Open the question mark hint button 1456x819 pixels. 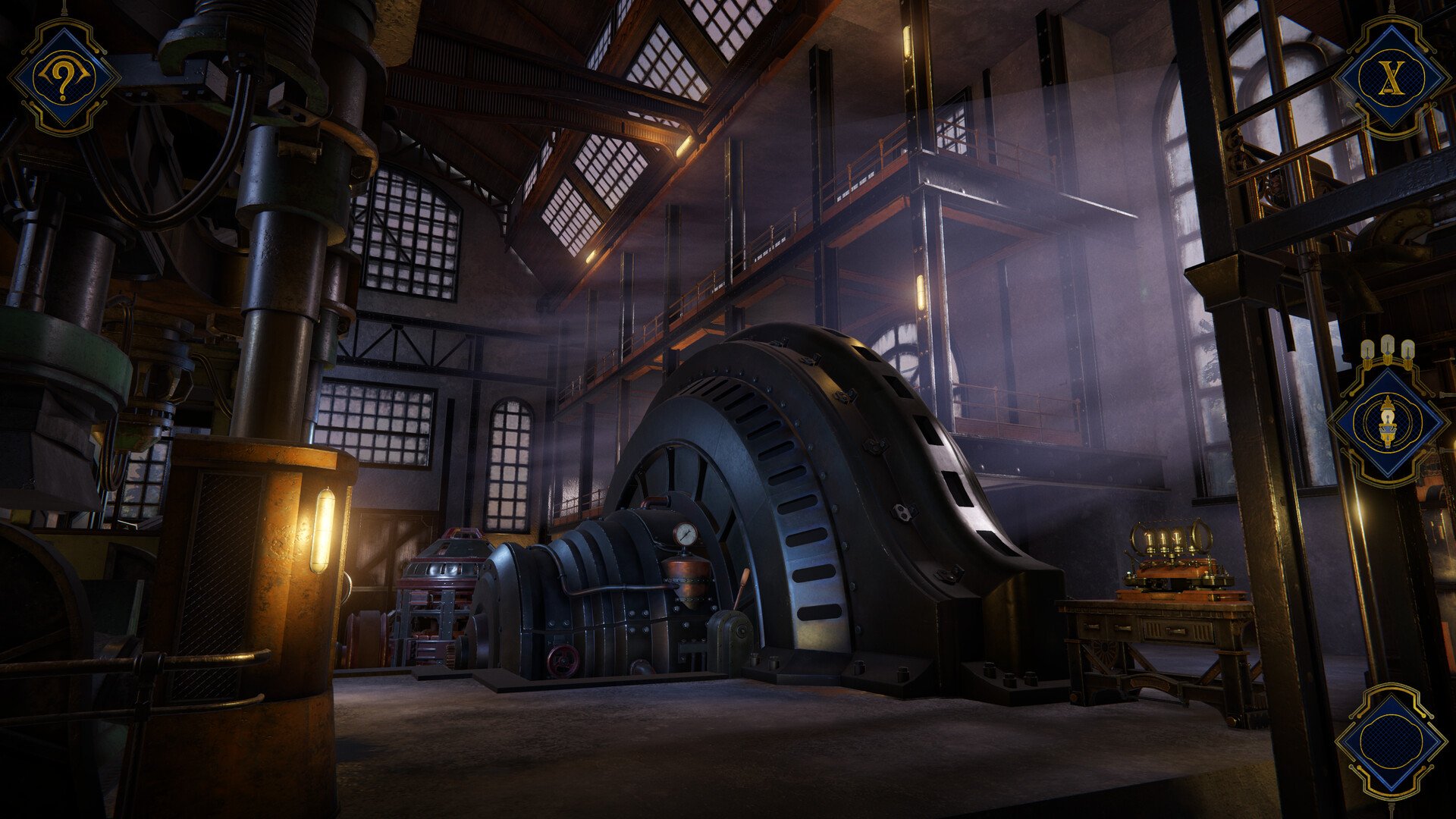(x=64, y=76)
